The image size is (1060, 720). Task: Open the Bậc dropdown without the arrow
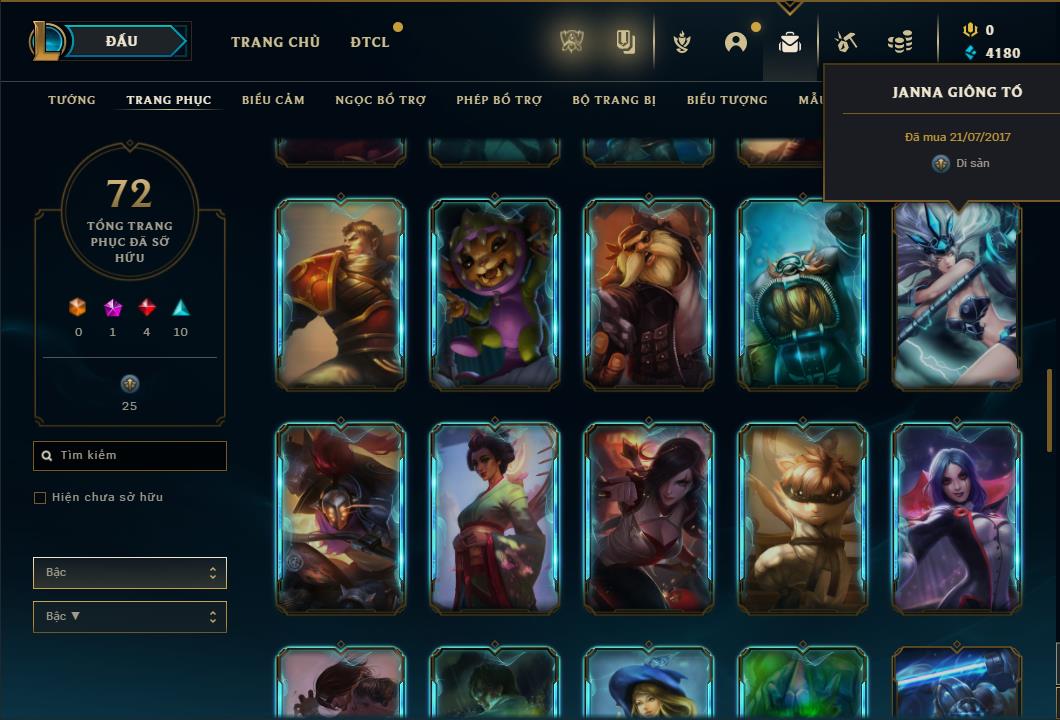click(x=130, y=573)
